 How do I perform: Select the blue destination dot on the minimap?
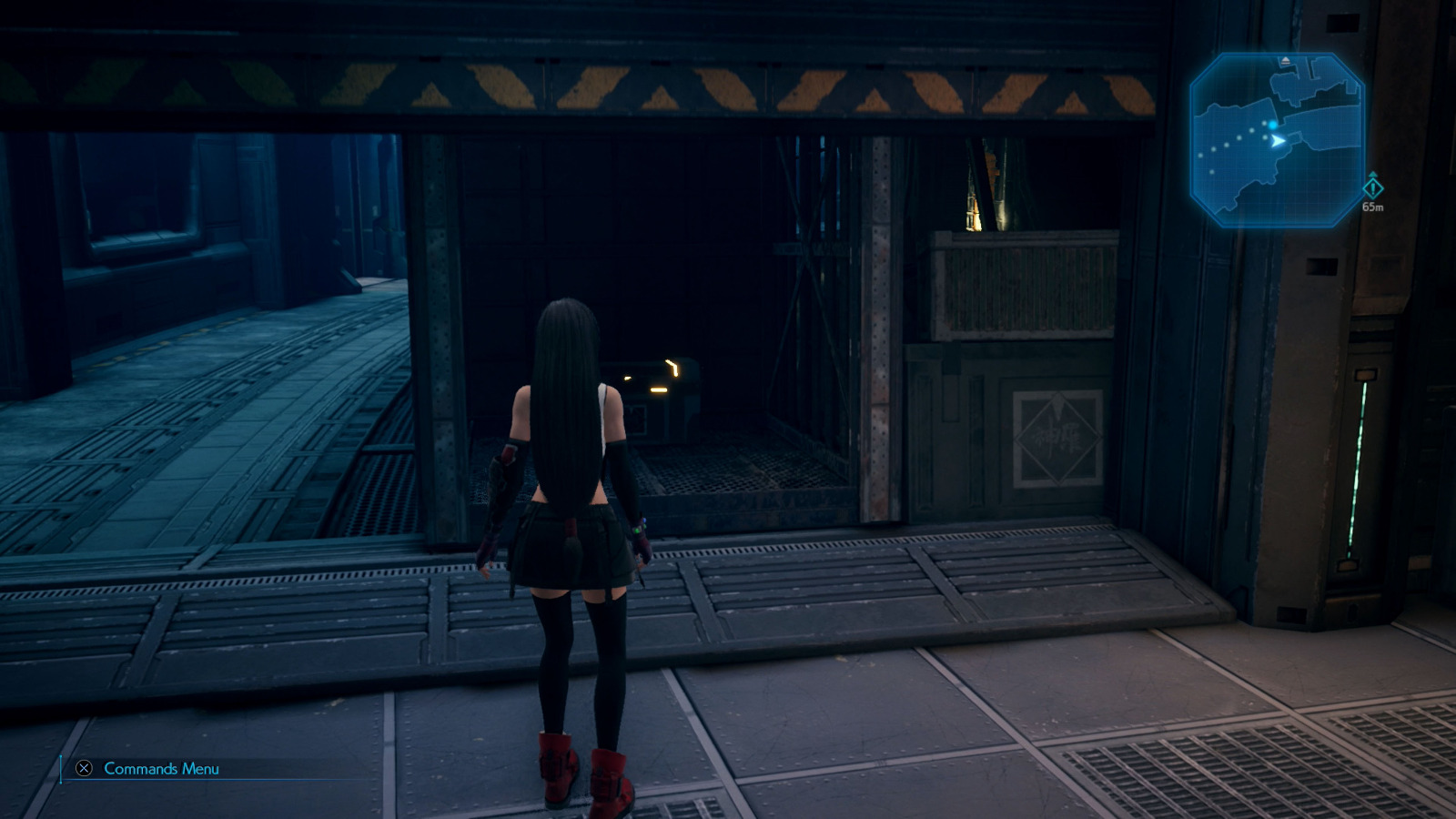click(x=1273, y=125)
